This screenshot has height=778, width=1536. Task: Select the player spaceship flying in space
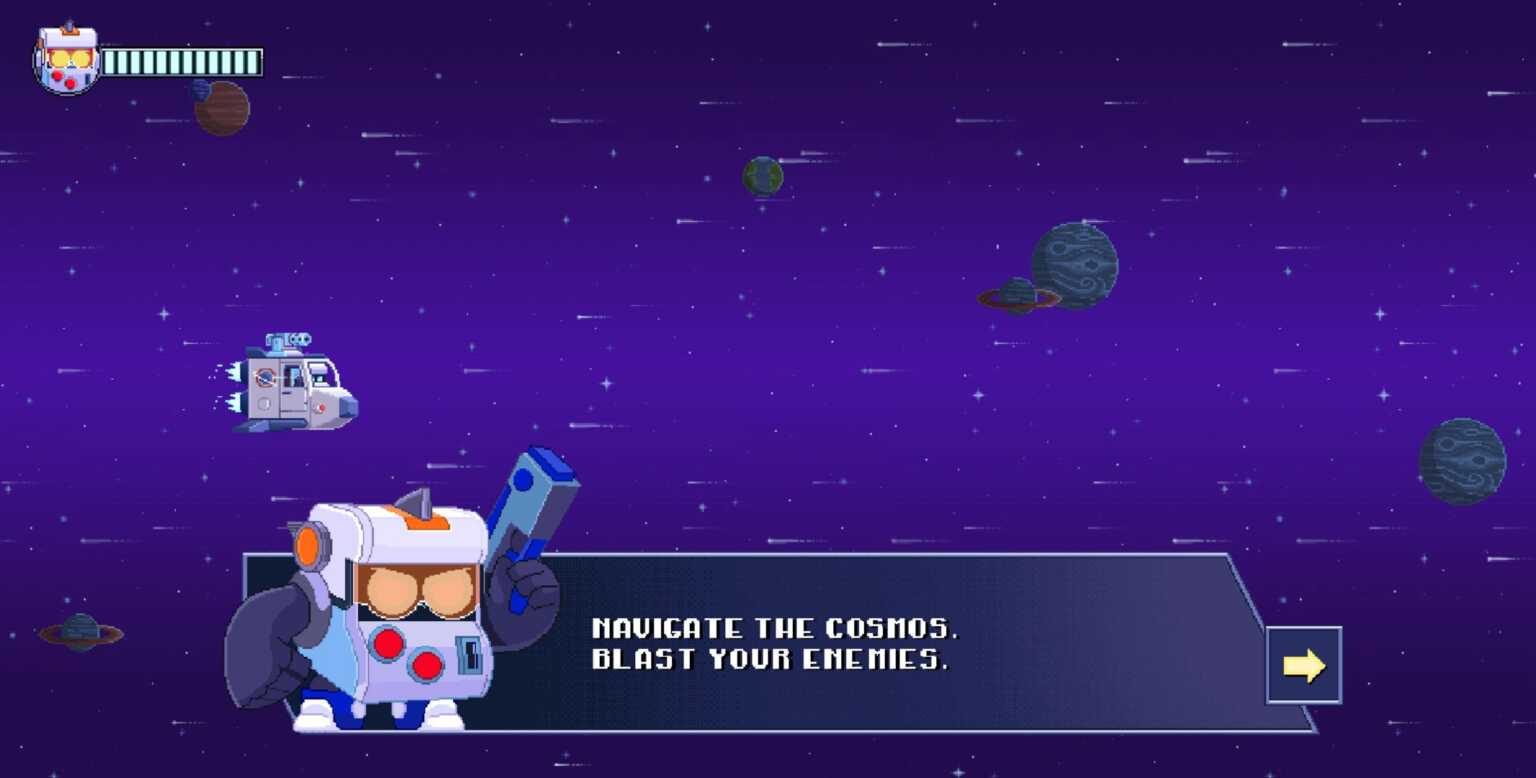[295, 385]
